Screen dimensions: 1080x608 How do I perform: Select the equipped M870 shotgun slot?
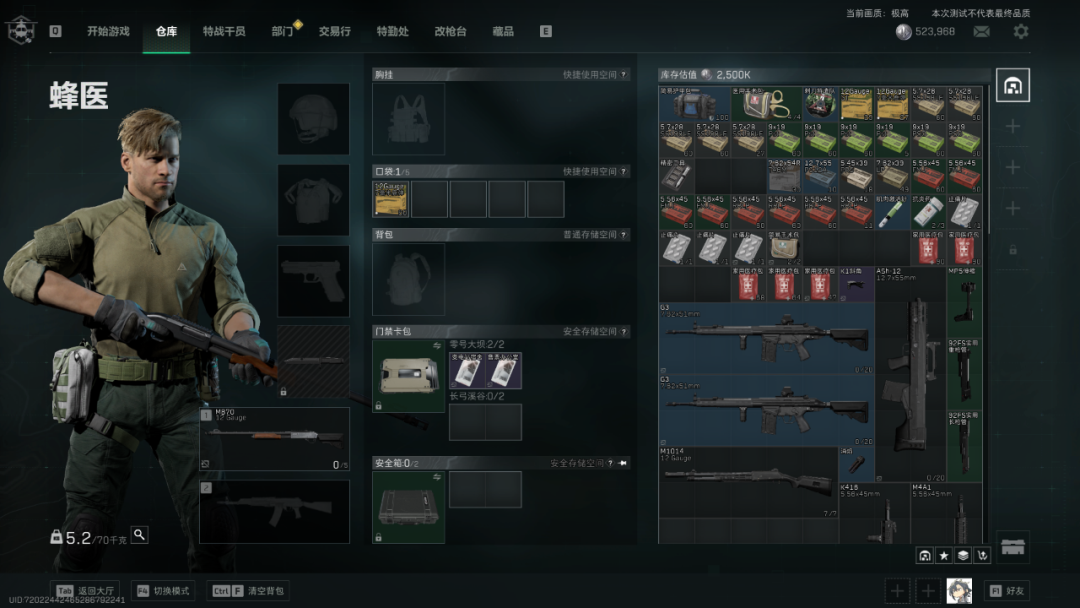pos(275,438)
